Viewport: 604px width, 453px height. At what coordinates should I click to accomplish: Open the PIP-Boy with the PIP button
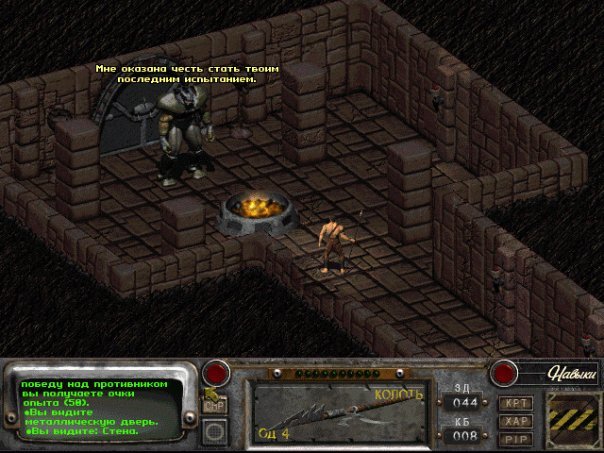[517, 438]
